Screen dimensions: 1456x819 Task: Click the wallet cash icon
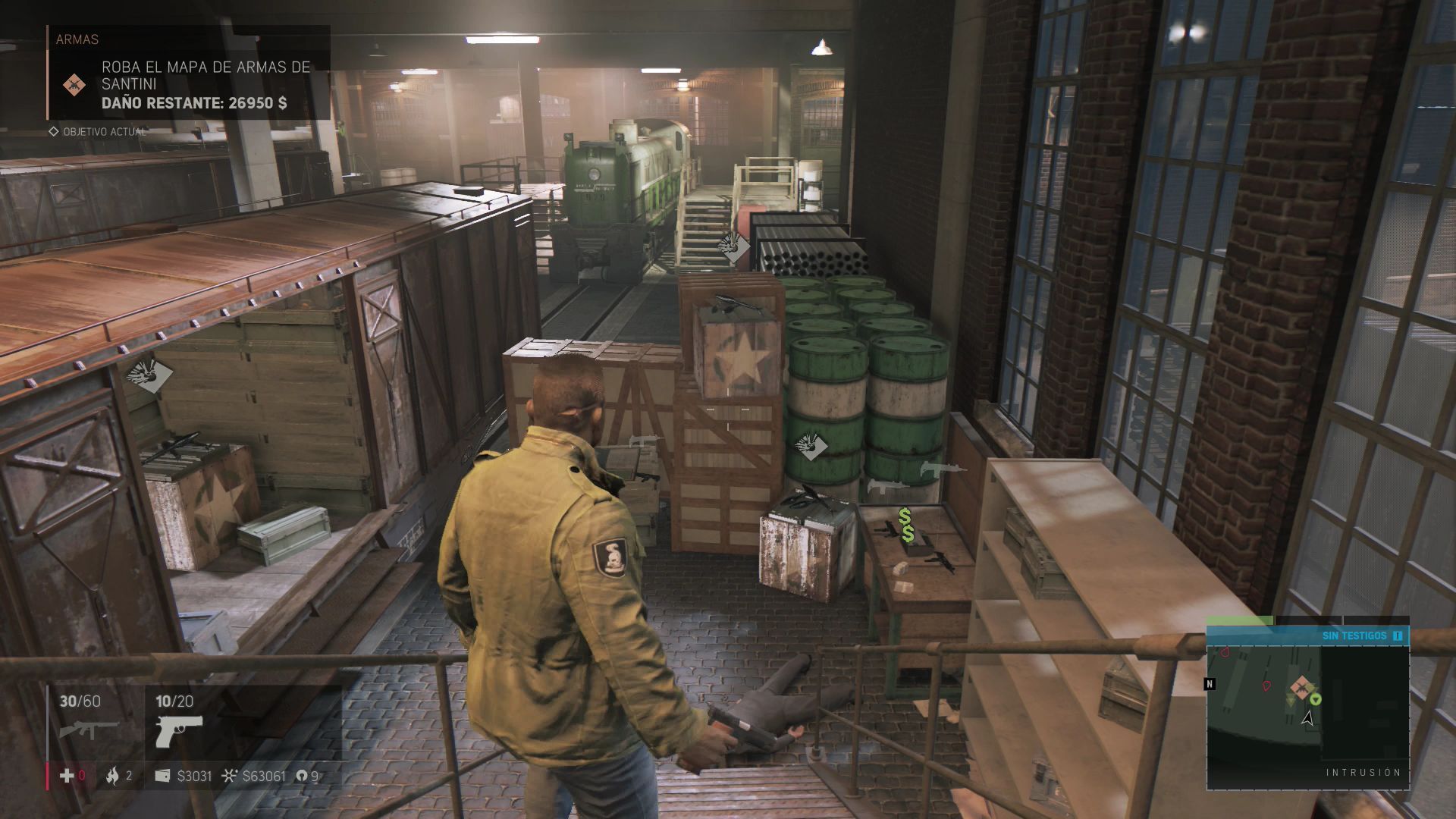(x=163, y=776)
